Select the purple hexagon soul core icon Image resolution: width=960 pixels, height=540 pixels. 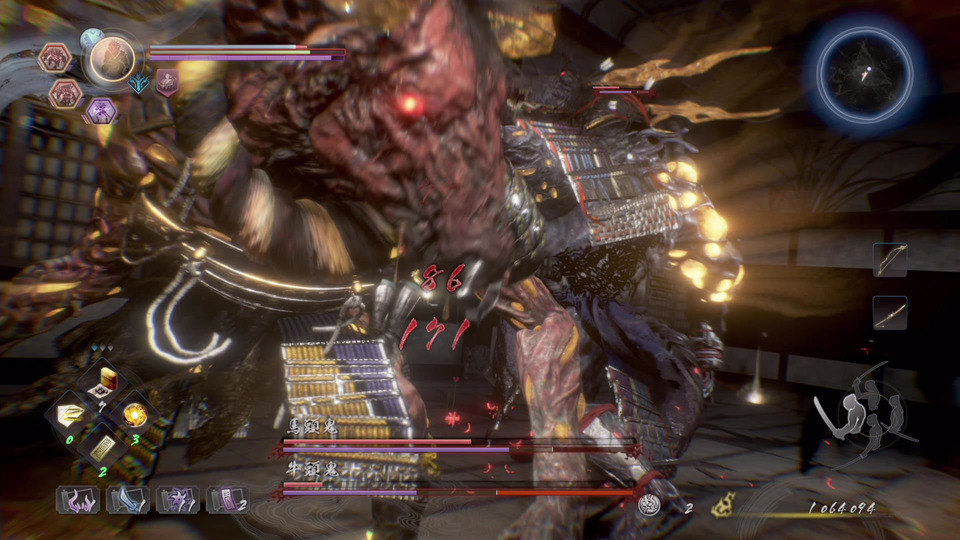[x=100, y=111]
